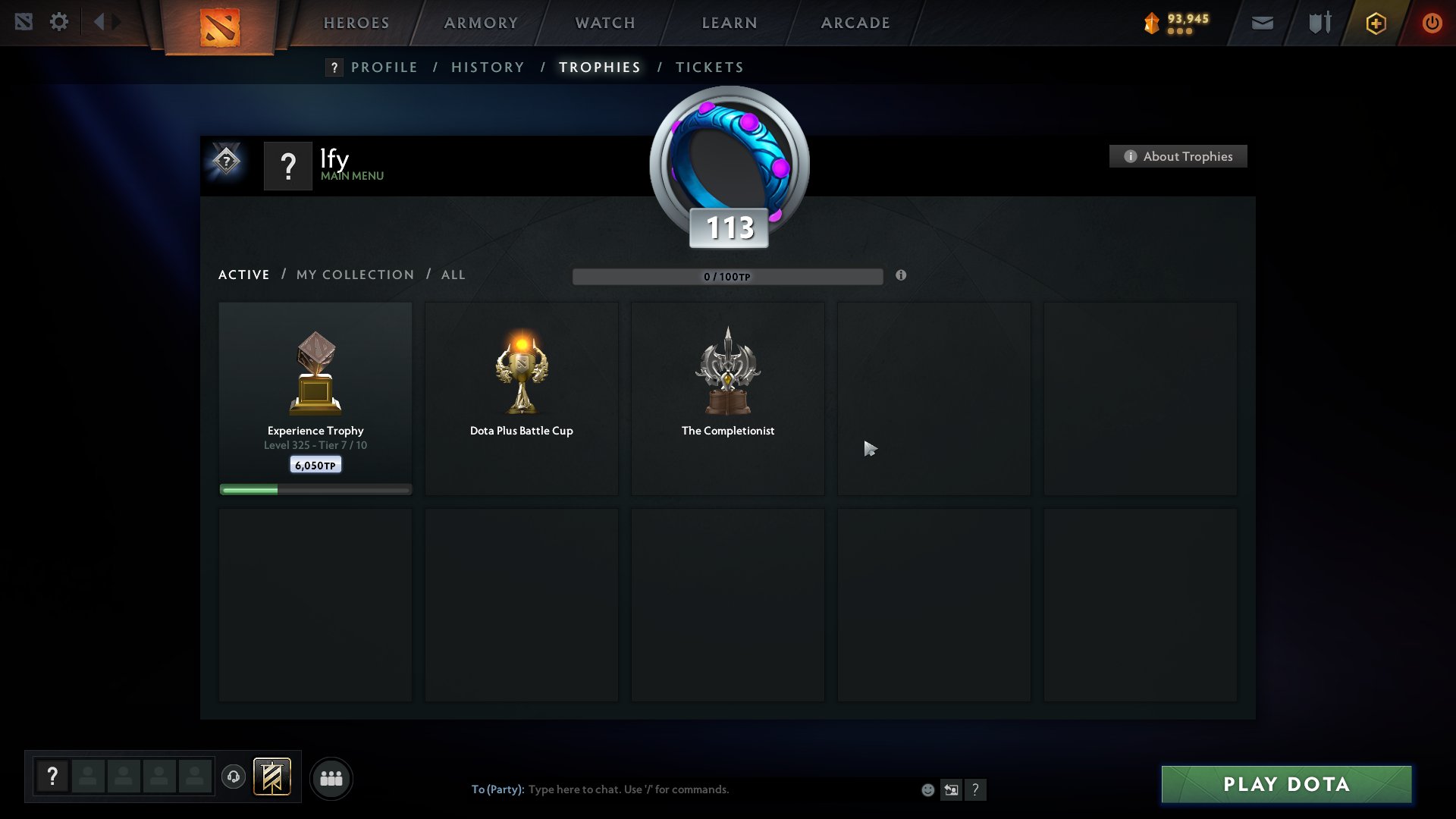Open Dota Plus via the gold plus icon
1456x819 pixels.
[1376, 23]
